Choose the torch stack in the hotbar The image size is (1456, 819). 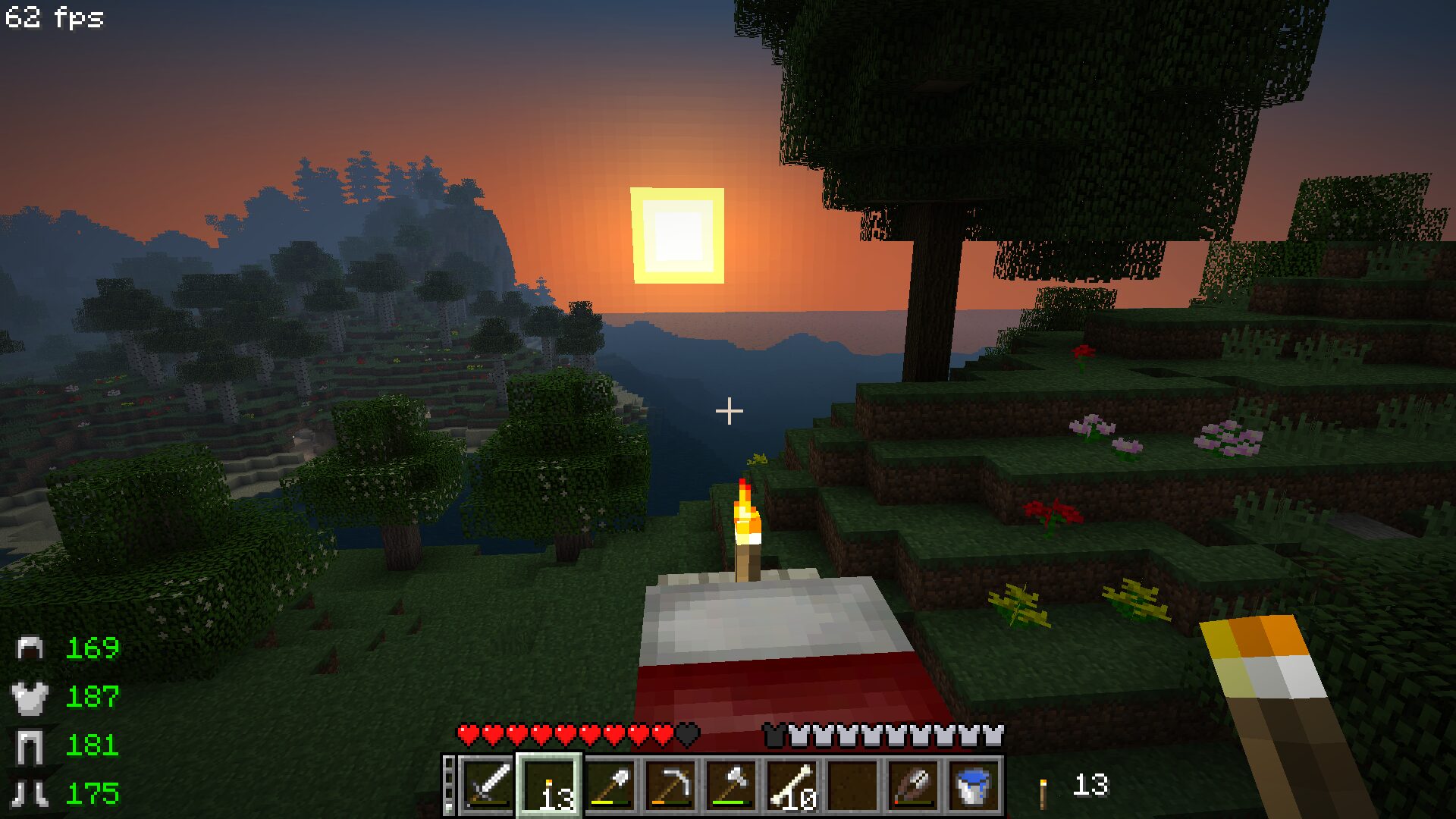[549, 785]
